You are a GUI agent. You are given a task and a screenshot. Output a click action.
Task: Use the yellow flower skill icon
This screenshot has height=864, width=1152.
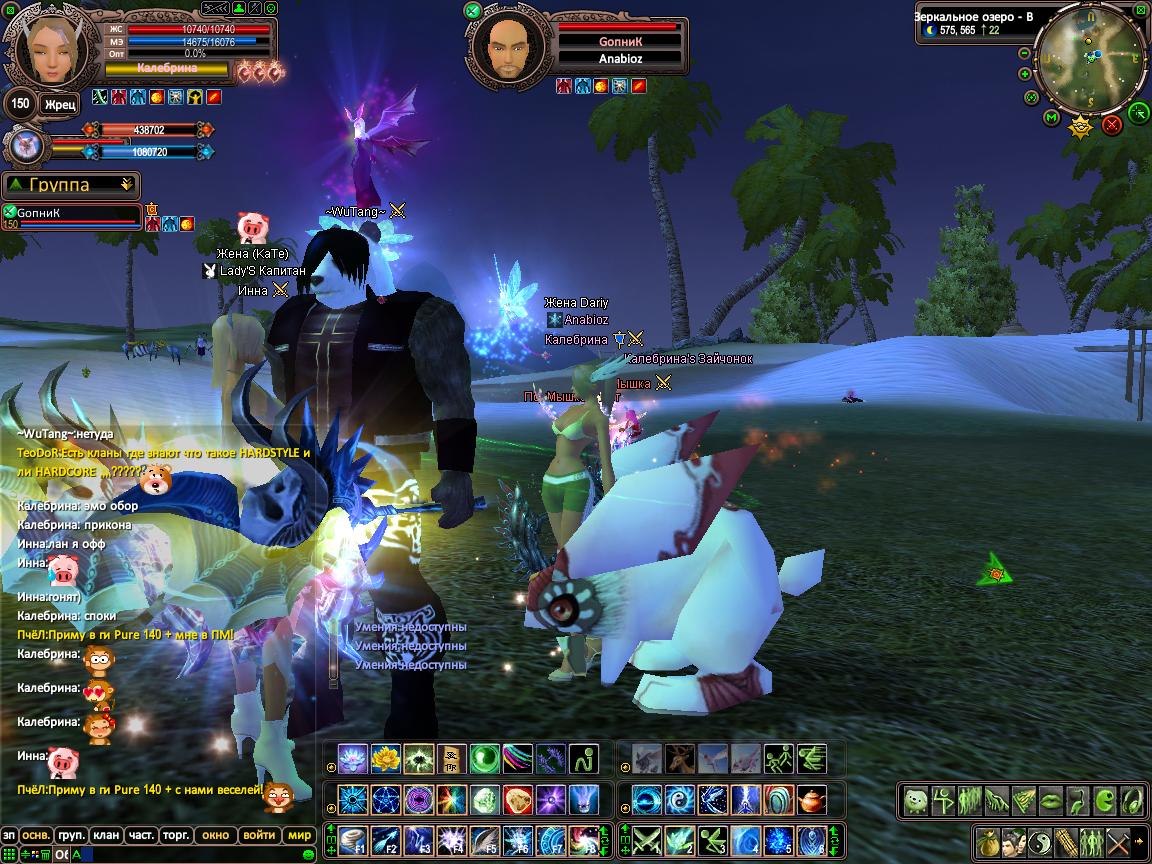click(x=385, y=759)
